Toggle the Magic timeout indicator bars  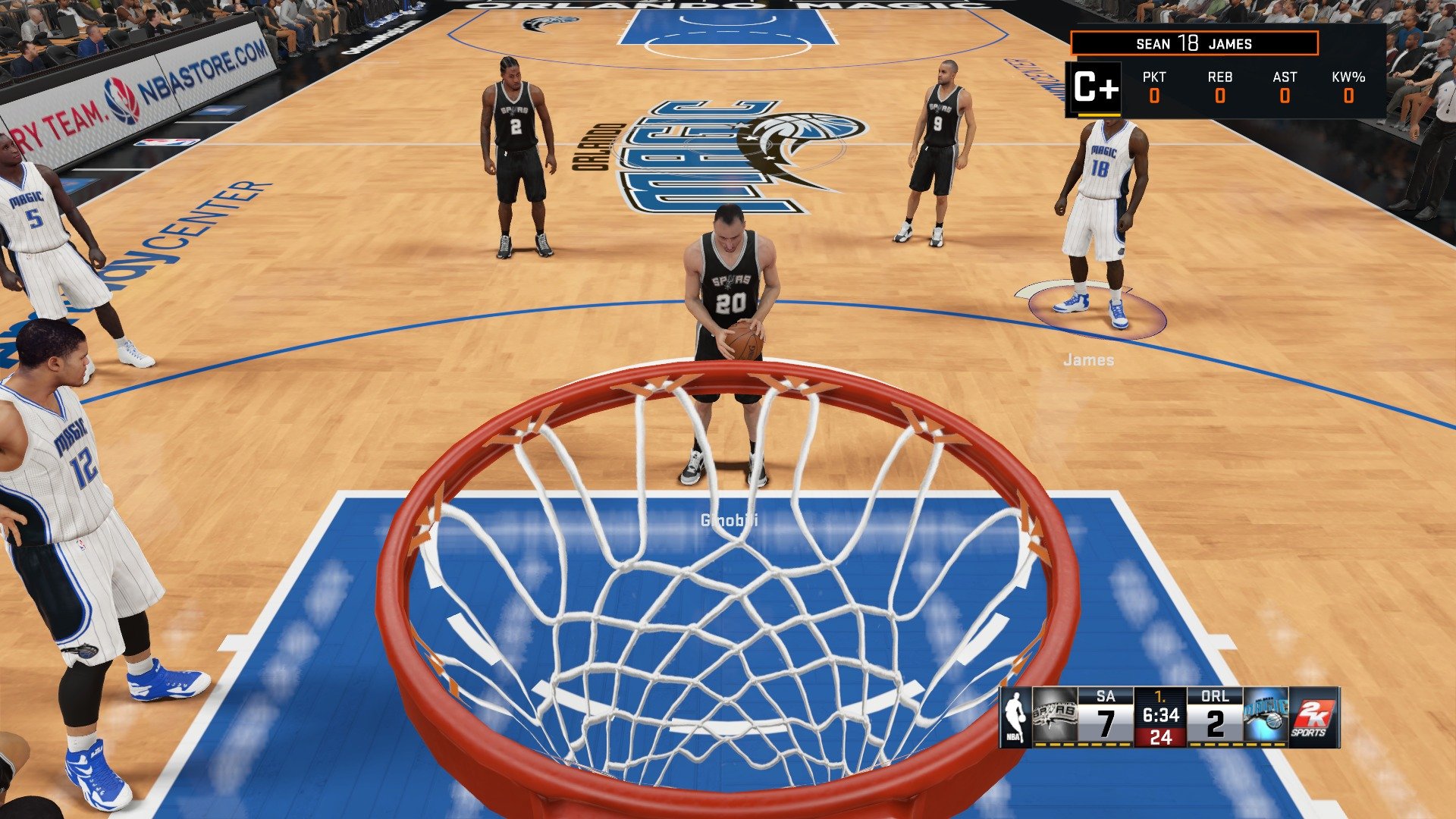click(x=1235, y=744)
